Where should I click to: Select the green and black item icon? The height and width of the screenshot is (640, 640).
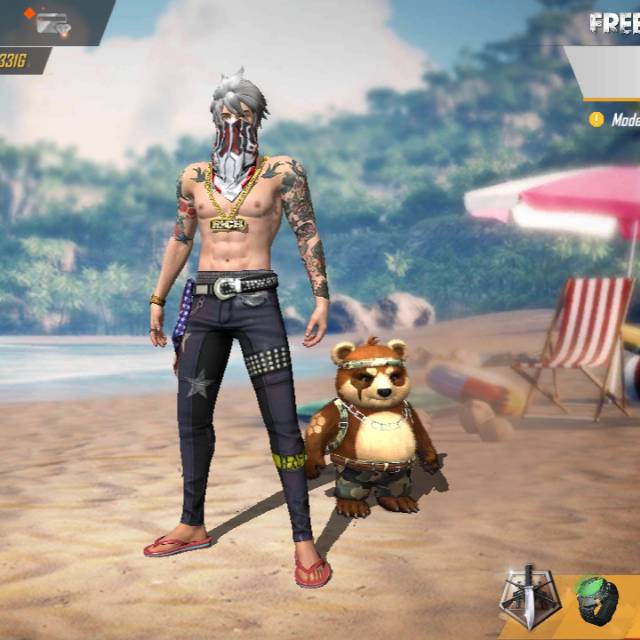[596, 602]
